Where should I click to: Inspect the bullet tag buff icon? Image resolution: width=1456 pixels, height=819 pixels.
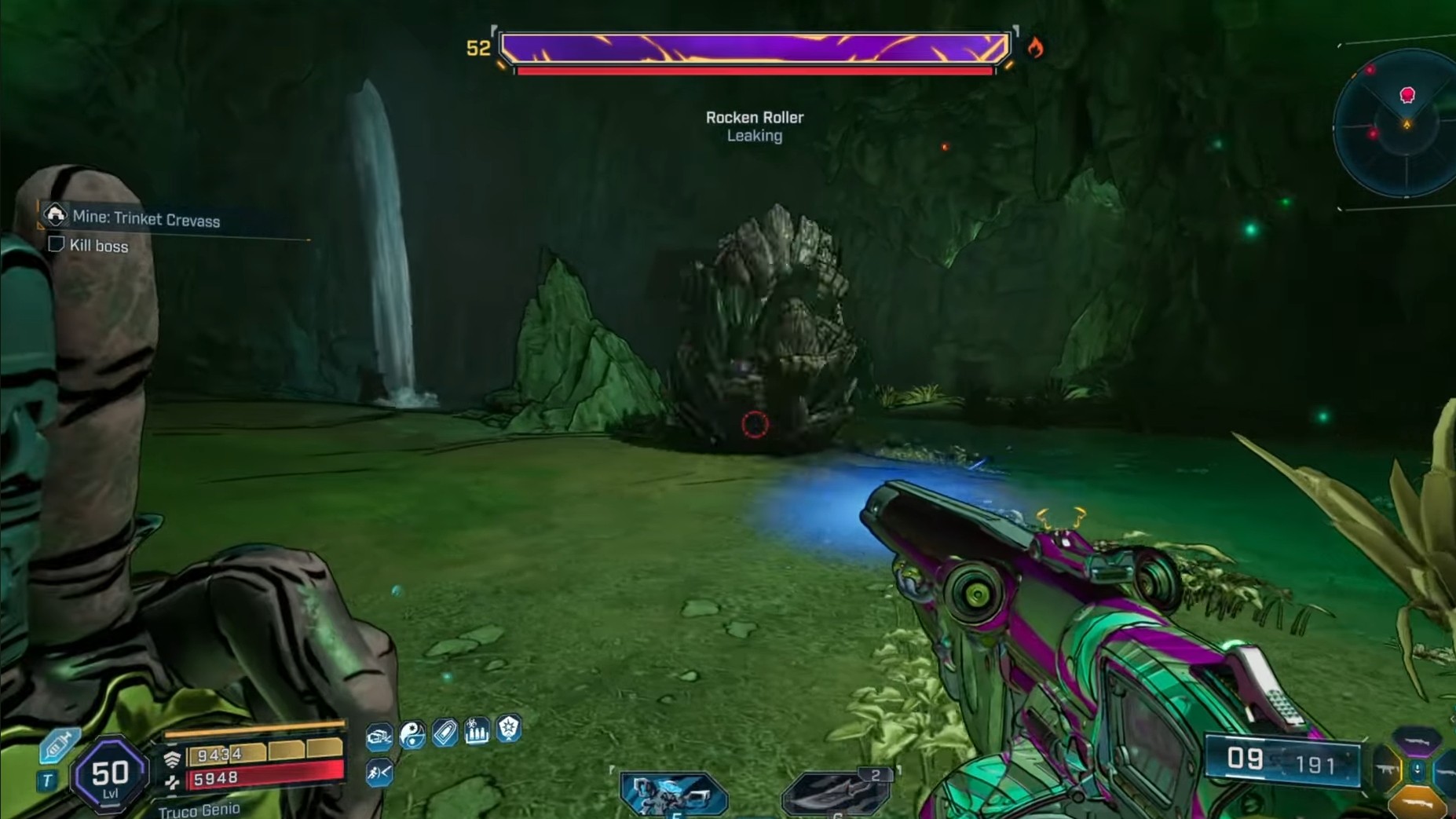[444, 733]
